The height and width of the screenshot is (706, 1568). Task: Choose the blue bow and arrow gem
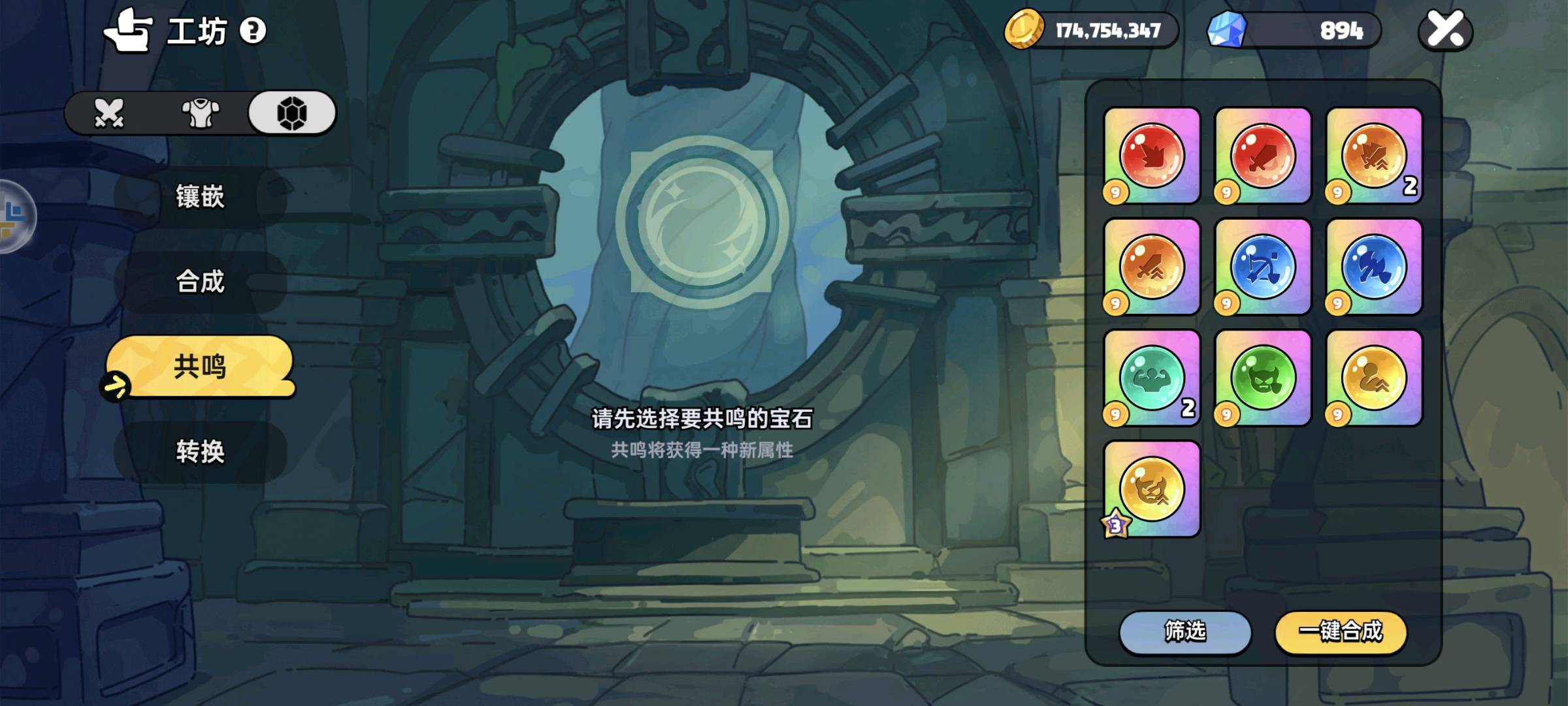pyautogui.click(x=1262, y=267)
